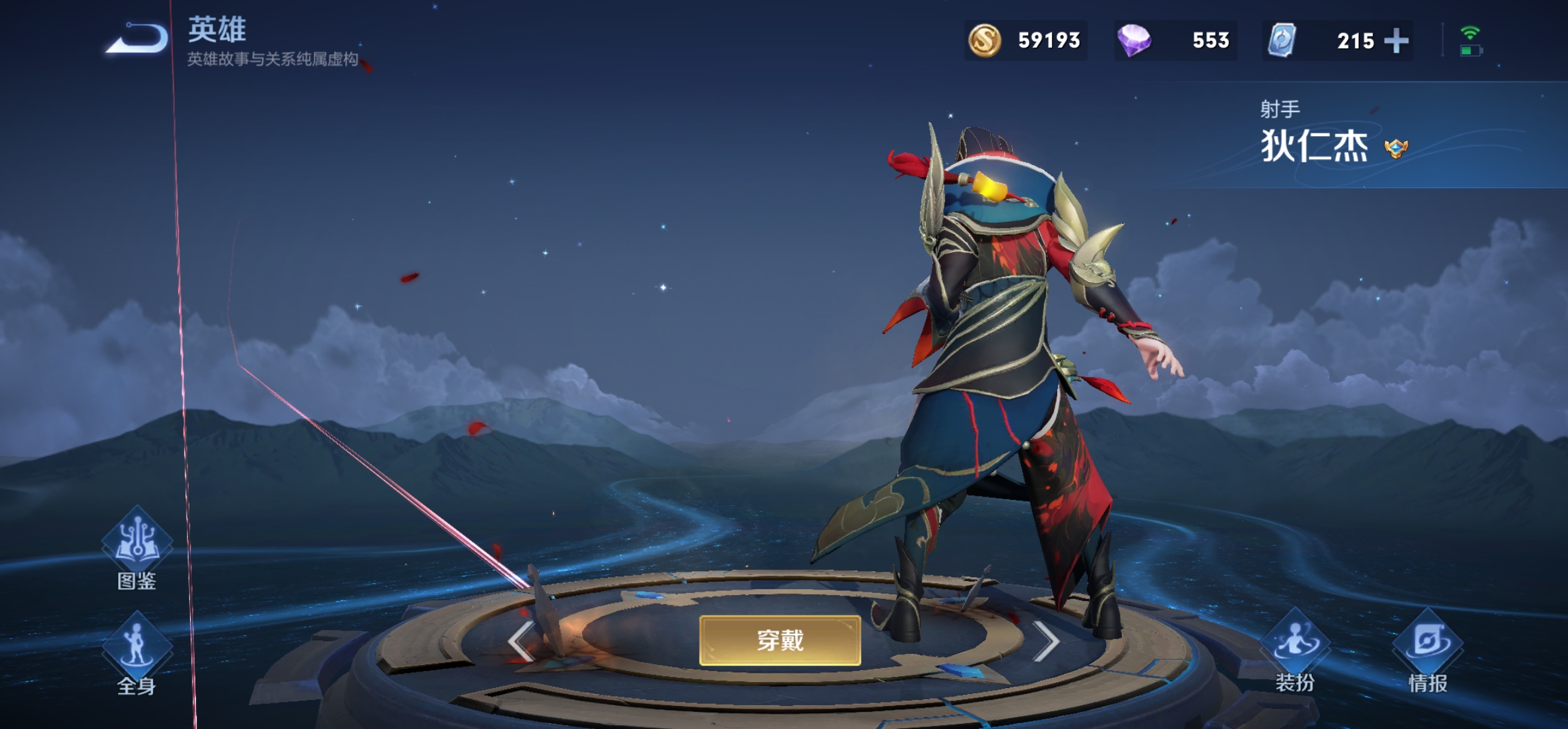Add more vouchers with the plus button
Viewport: 1568px width, 729px height.
pos(1396,41)
